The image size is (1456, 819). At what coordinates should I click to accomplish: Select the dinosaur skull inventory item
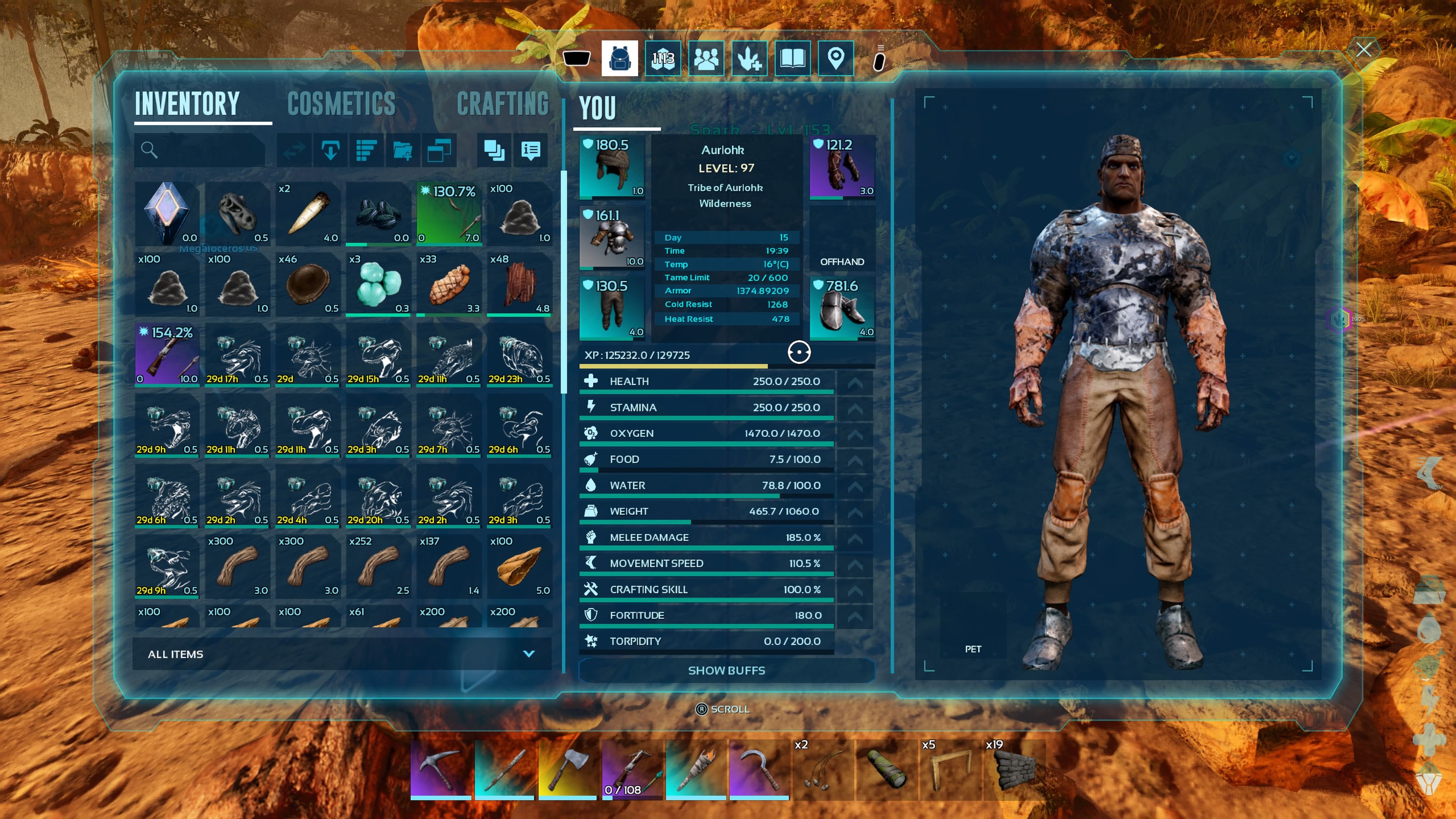[237, 213]
